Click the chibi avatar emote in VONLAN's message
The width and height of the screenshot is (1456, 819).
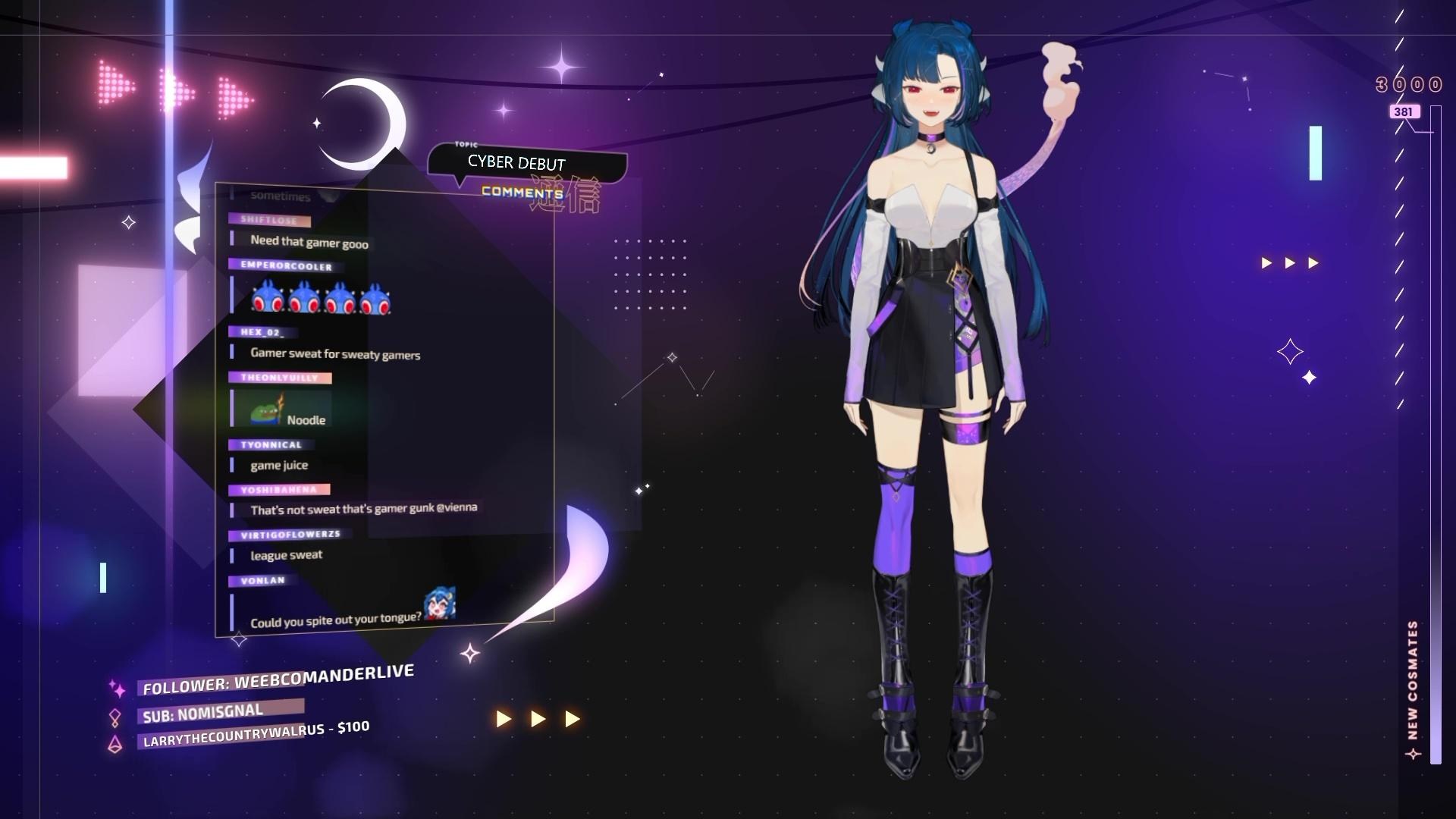(440, 603)
